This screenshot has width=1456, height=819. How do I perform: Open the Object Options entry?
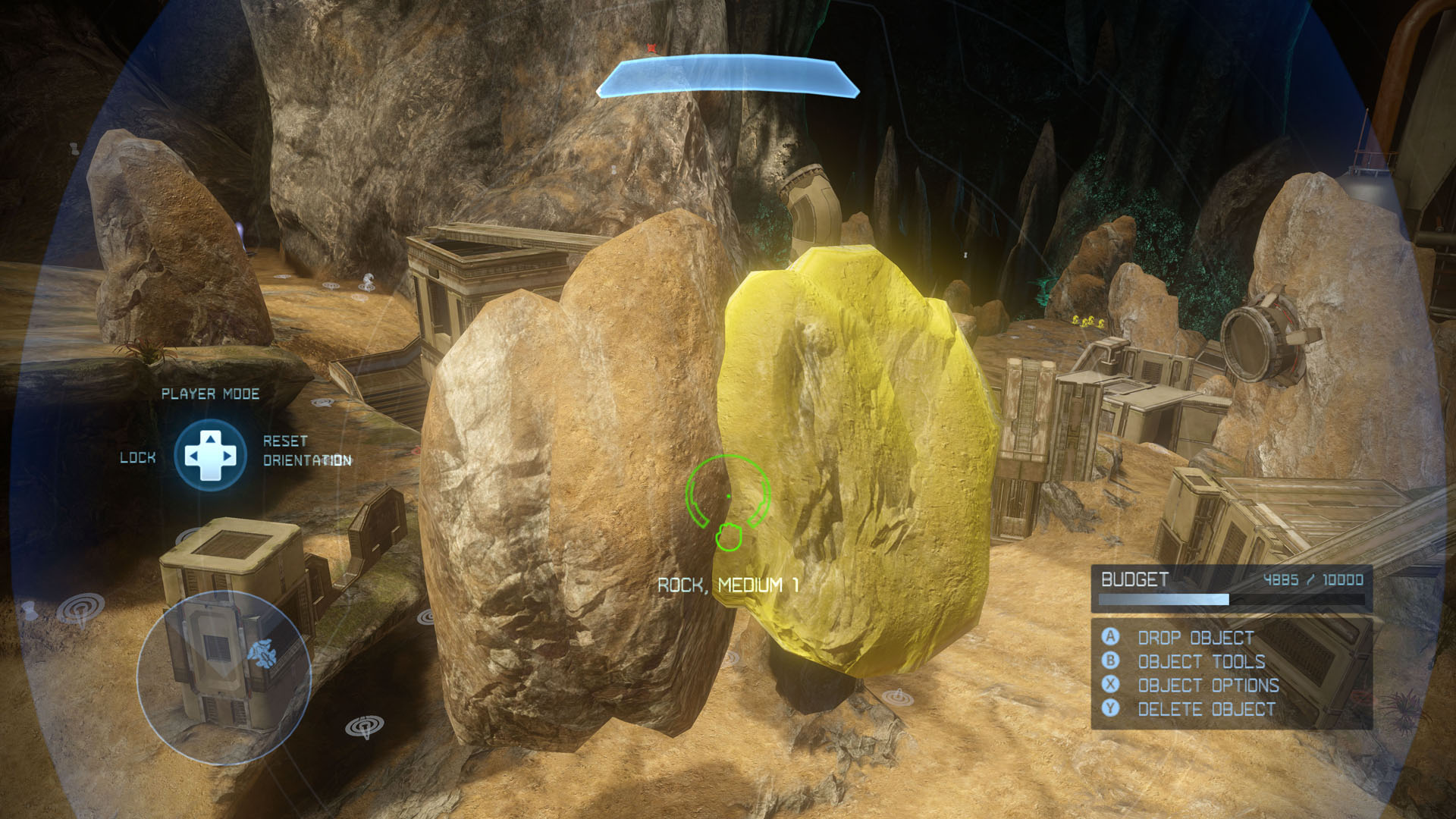tap(1208, 686)
